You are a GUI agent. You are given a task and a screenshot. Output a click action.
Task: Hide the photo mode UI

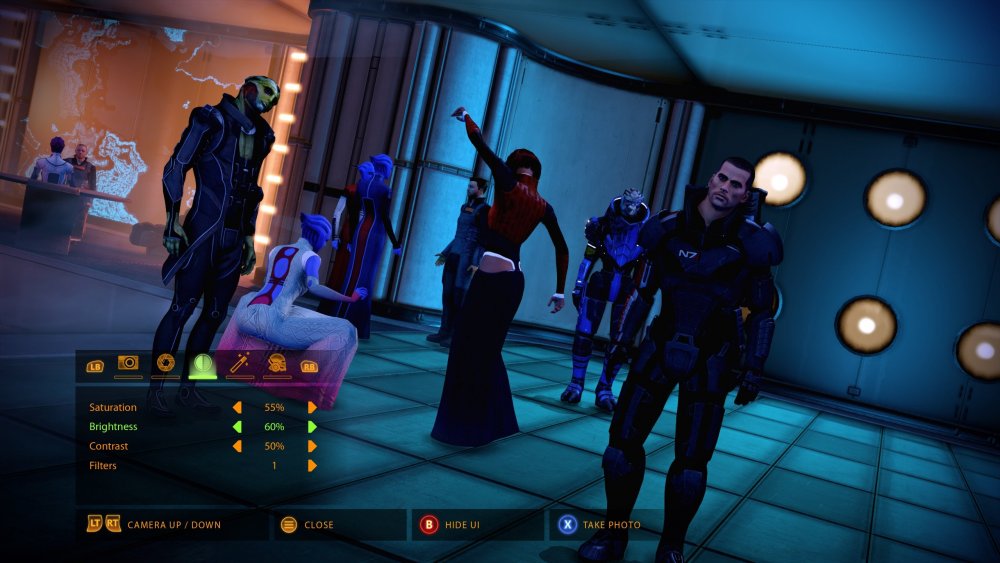[450, 524]
